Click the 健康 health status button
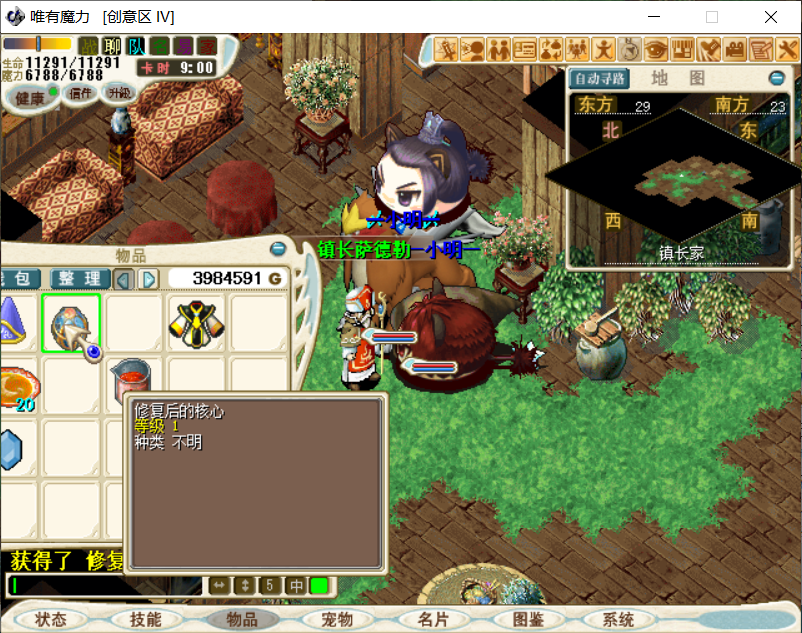The width and height of the screenshot is (802, 633). [30, 98]
